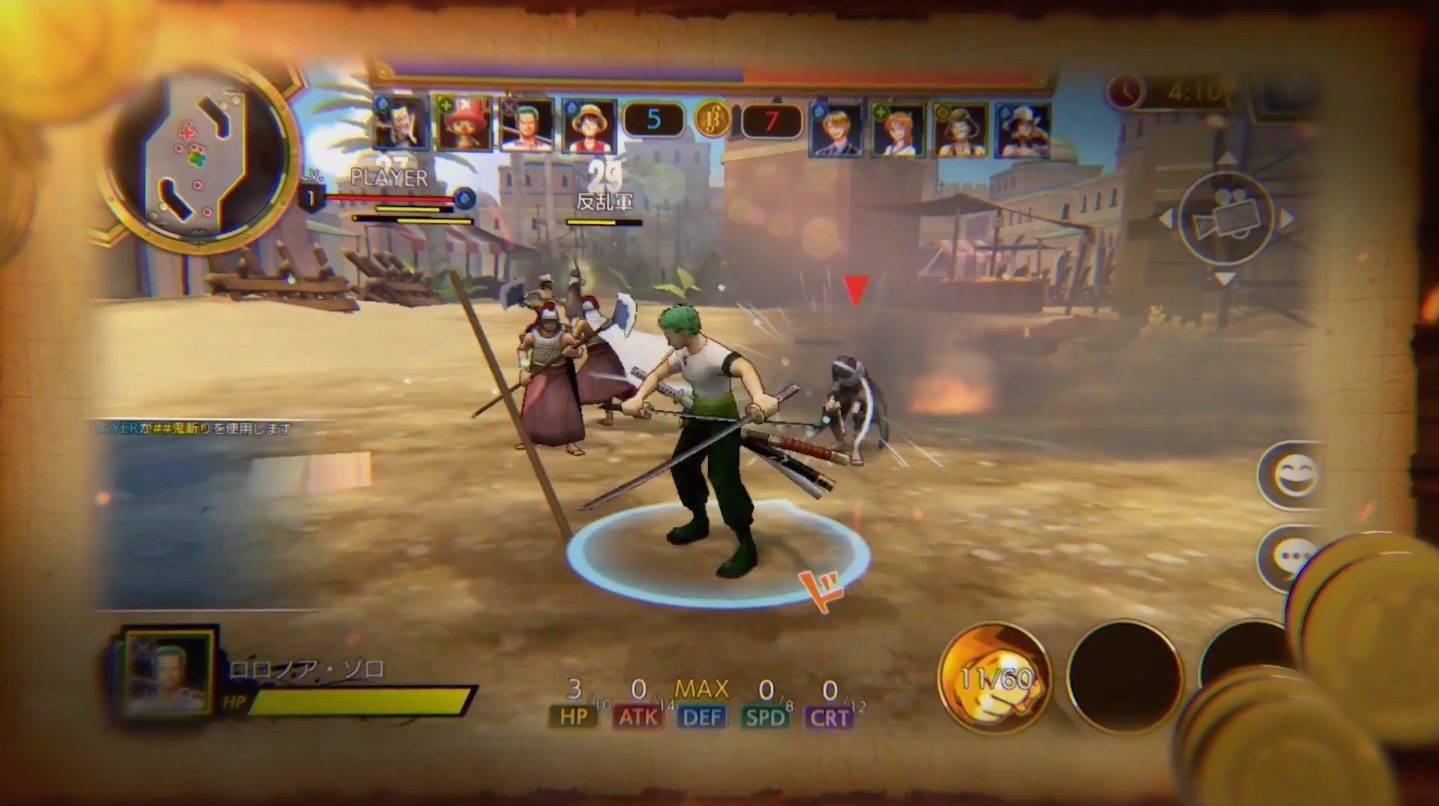Rotate camera using the right arrow
The height and width of the screenshot is (806, 1439).
coord(1286,218)
